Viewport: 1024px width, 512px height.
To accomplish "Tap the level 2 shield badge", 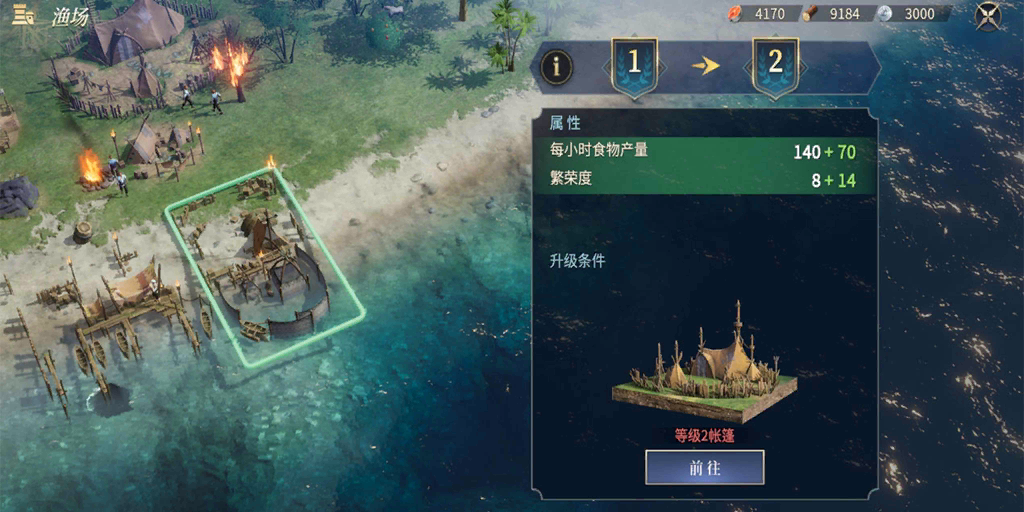I will pyautogui.click(x=775, y=65).
